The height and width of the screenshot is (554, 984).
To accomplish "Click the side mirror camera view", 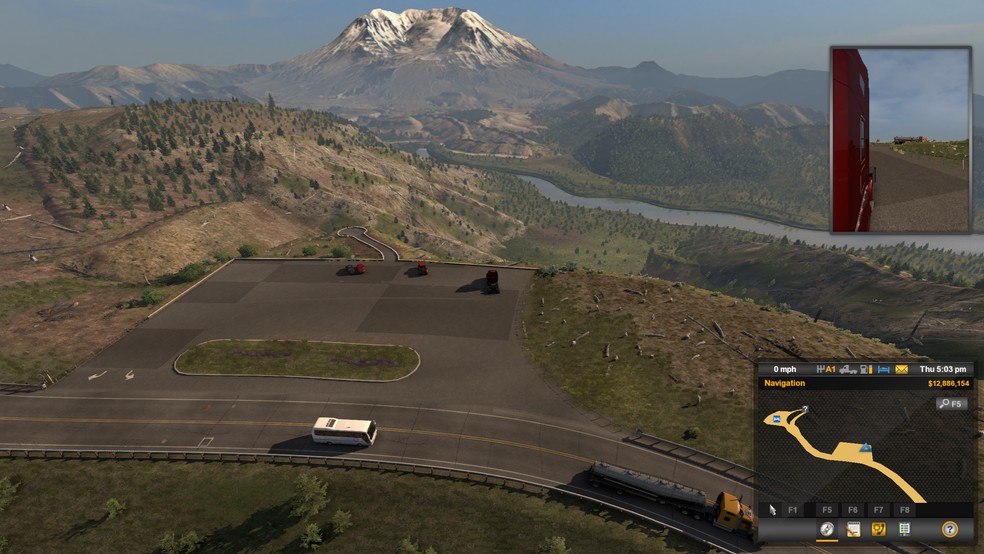I will click(900, 140).
